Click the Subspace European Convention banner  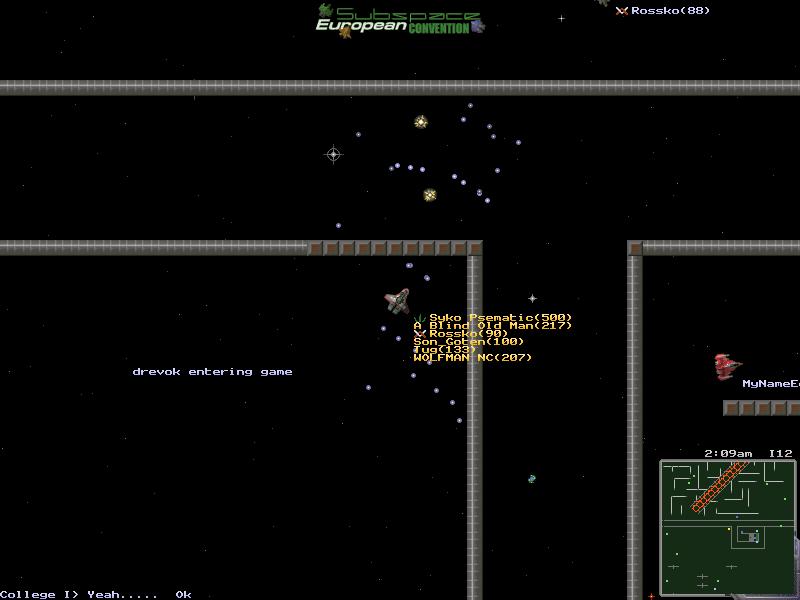click(400, 20)
